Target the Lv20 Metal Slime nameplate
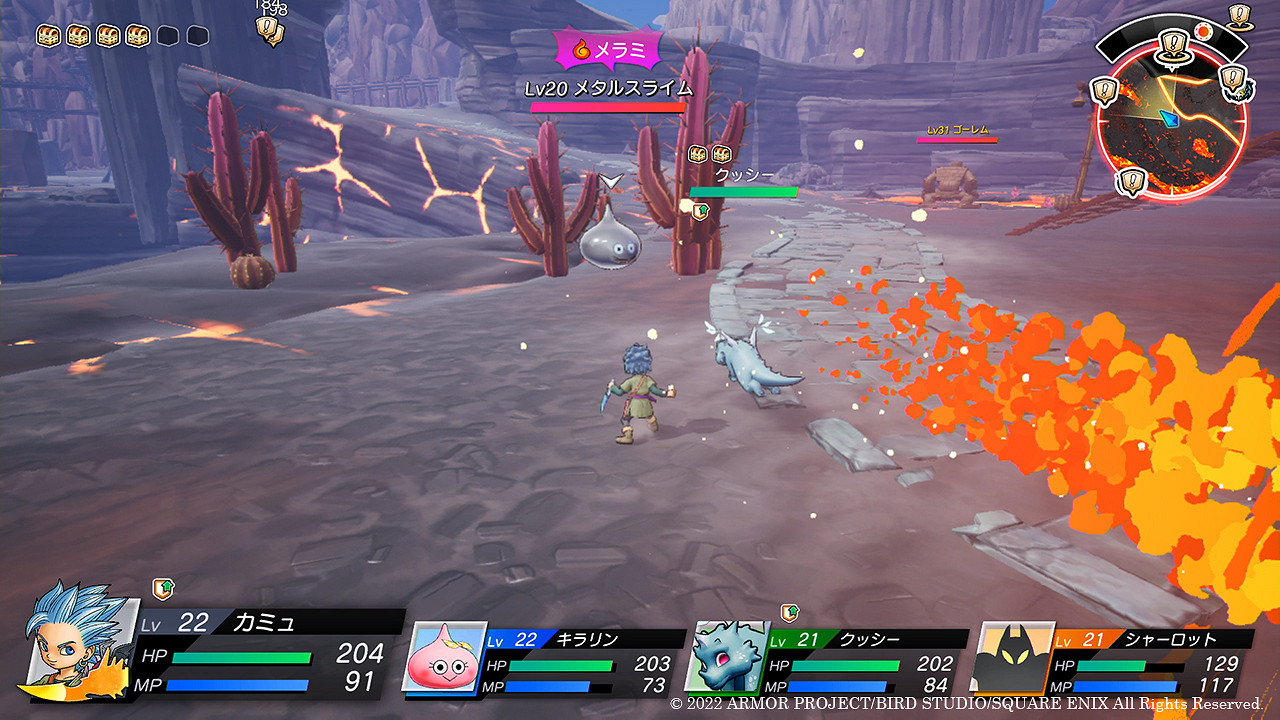 pyautogui.click(x=608, y=89)
